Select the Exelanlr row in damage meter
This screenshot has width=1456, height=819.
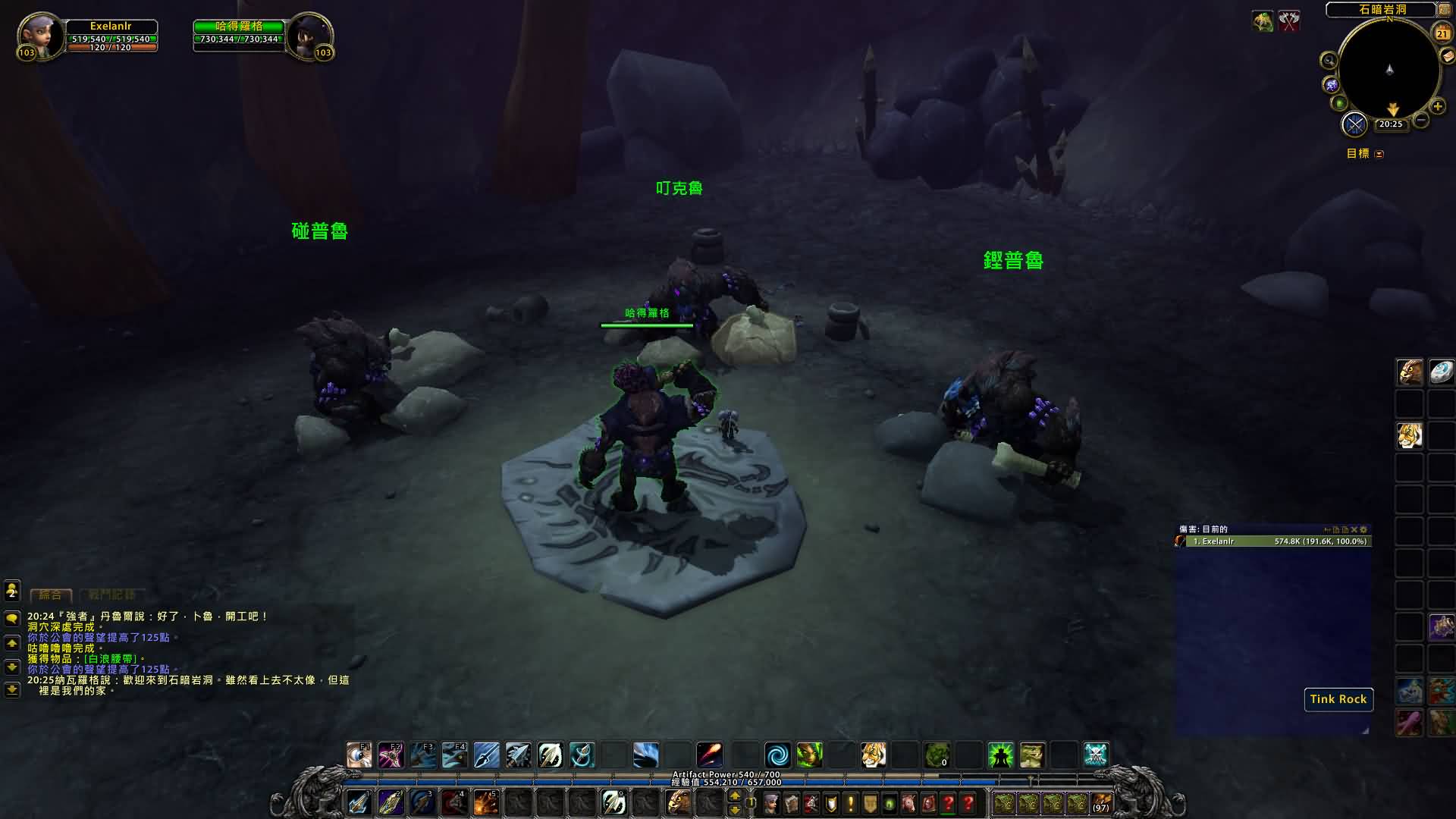[1273, 541]
